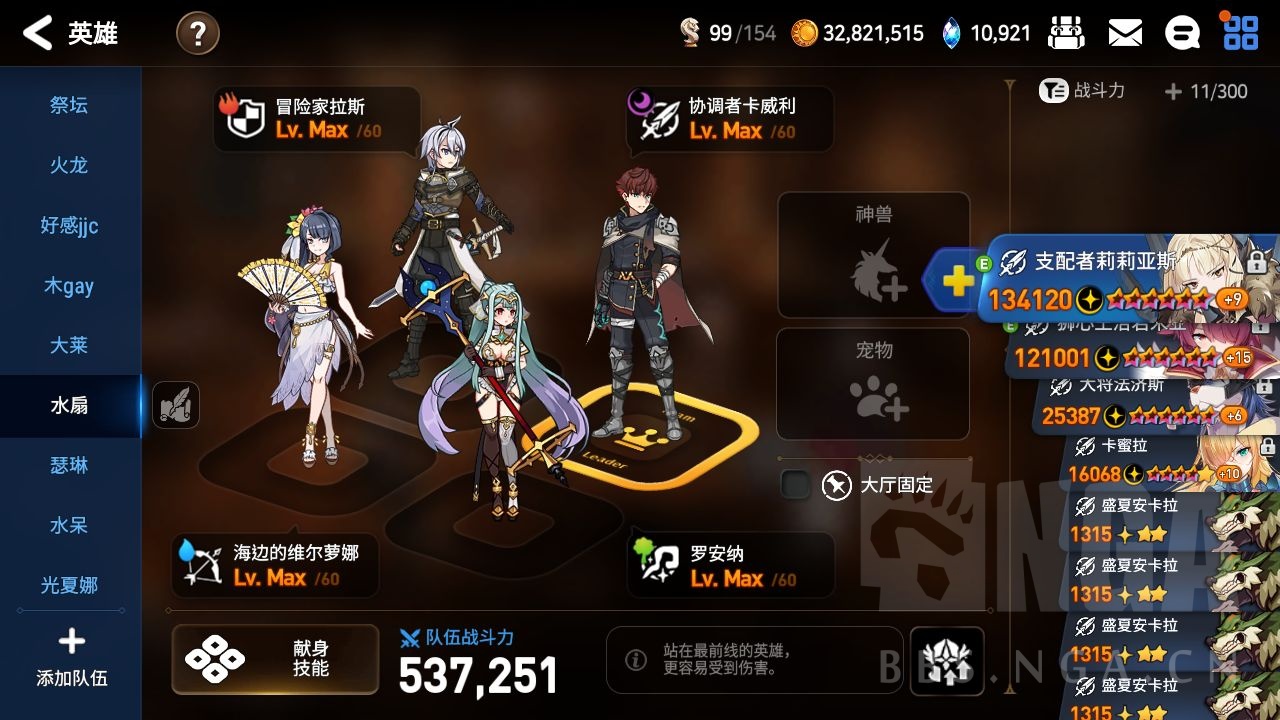The width and height of the screenshot is (1280, 720).
Task: Open the help question mark icon
Action: click(197, 32)
